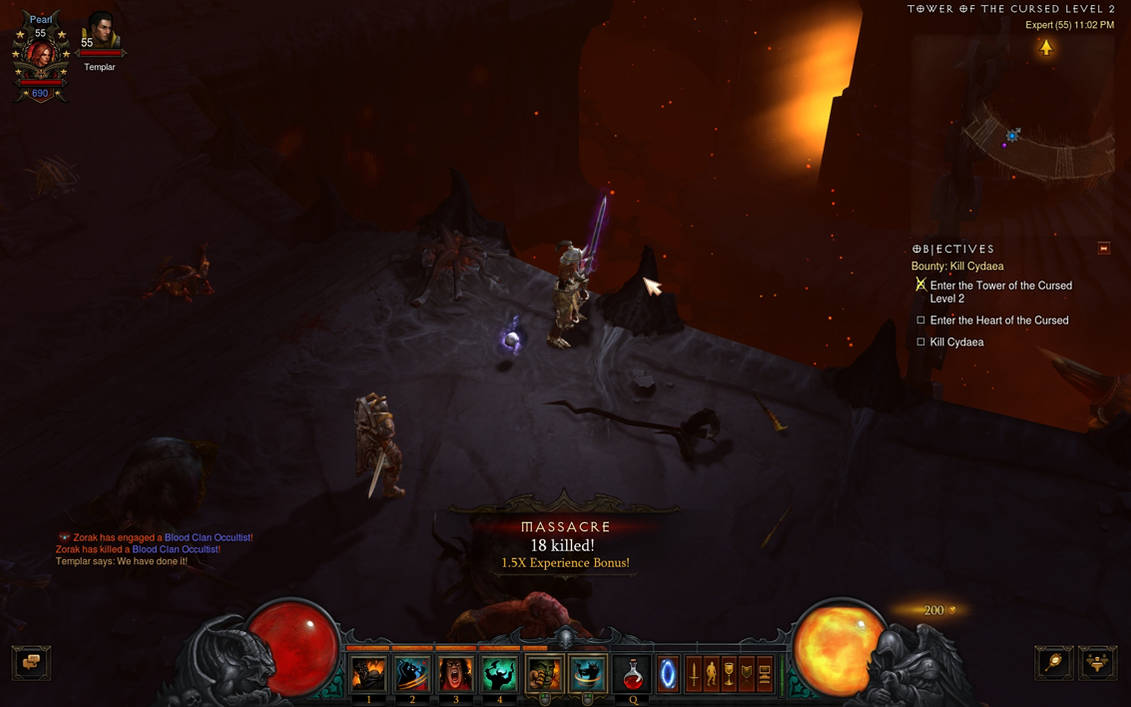The image size is (1131, 707).
Task: Select the left mouse button fist skill
Action: [x=543, y=675]
